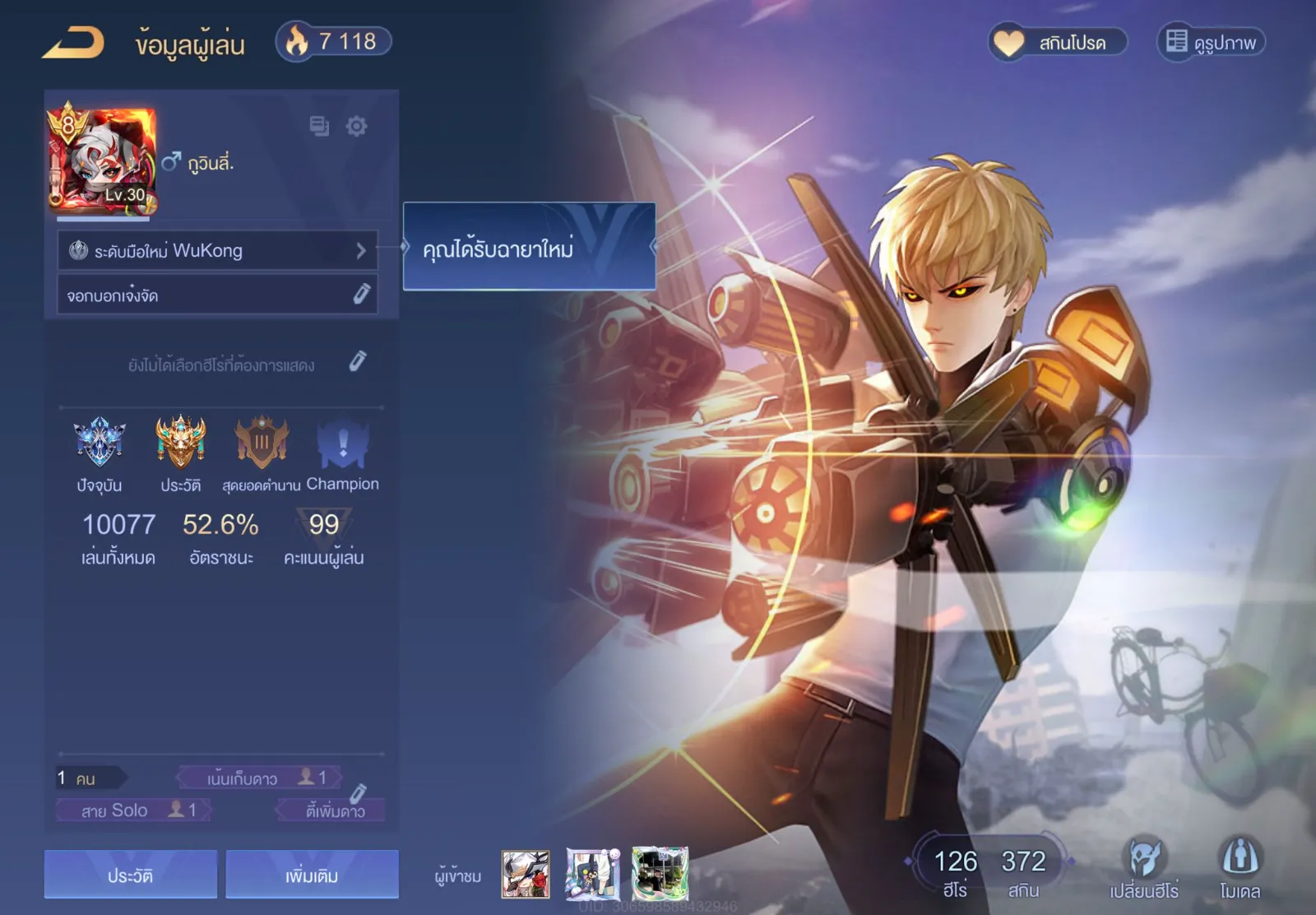Open the card icon beside the gear
Viewport: 1316px width, 915px height.
[319, 126]
